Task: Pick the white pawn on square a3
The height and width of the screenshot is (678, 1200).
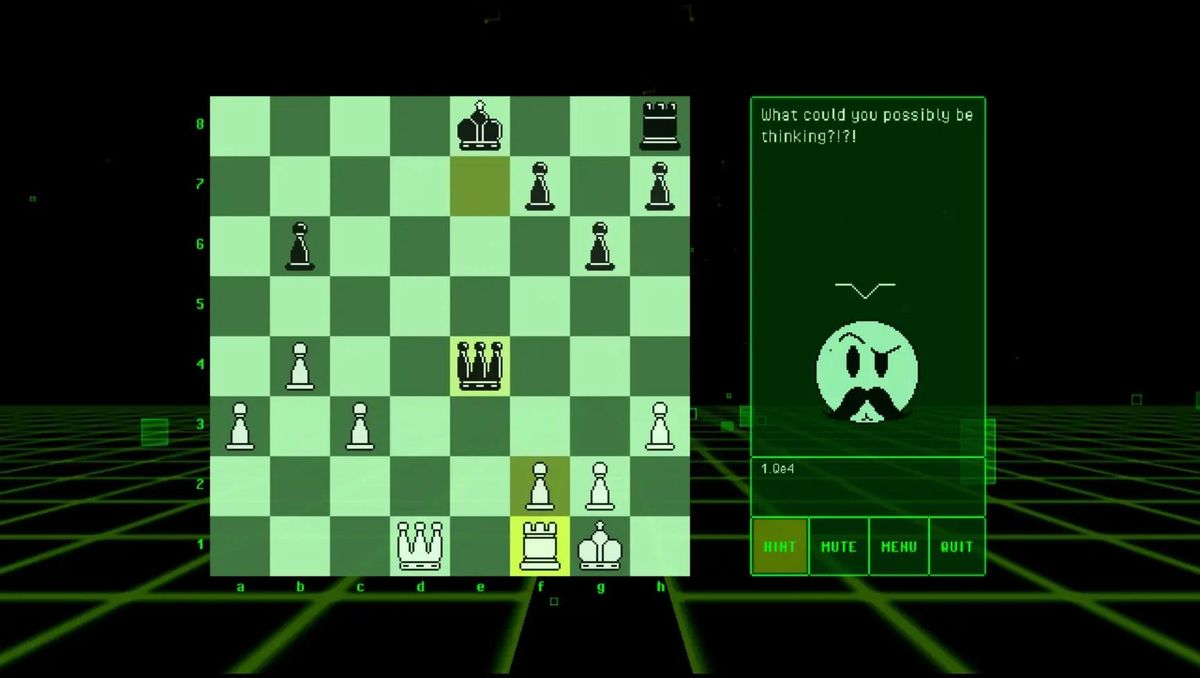Action: pos(240,426)
